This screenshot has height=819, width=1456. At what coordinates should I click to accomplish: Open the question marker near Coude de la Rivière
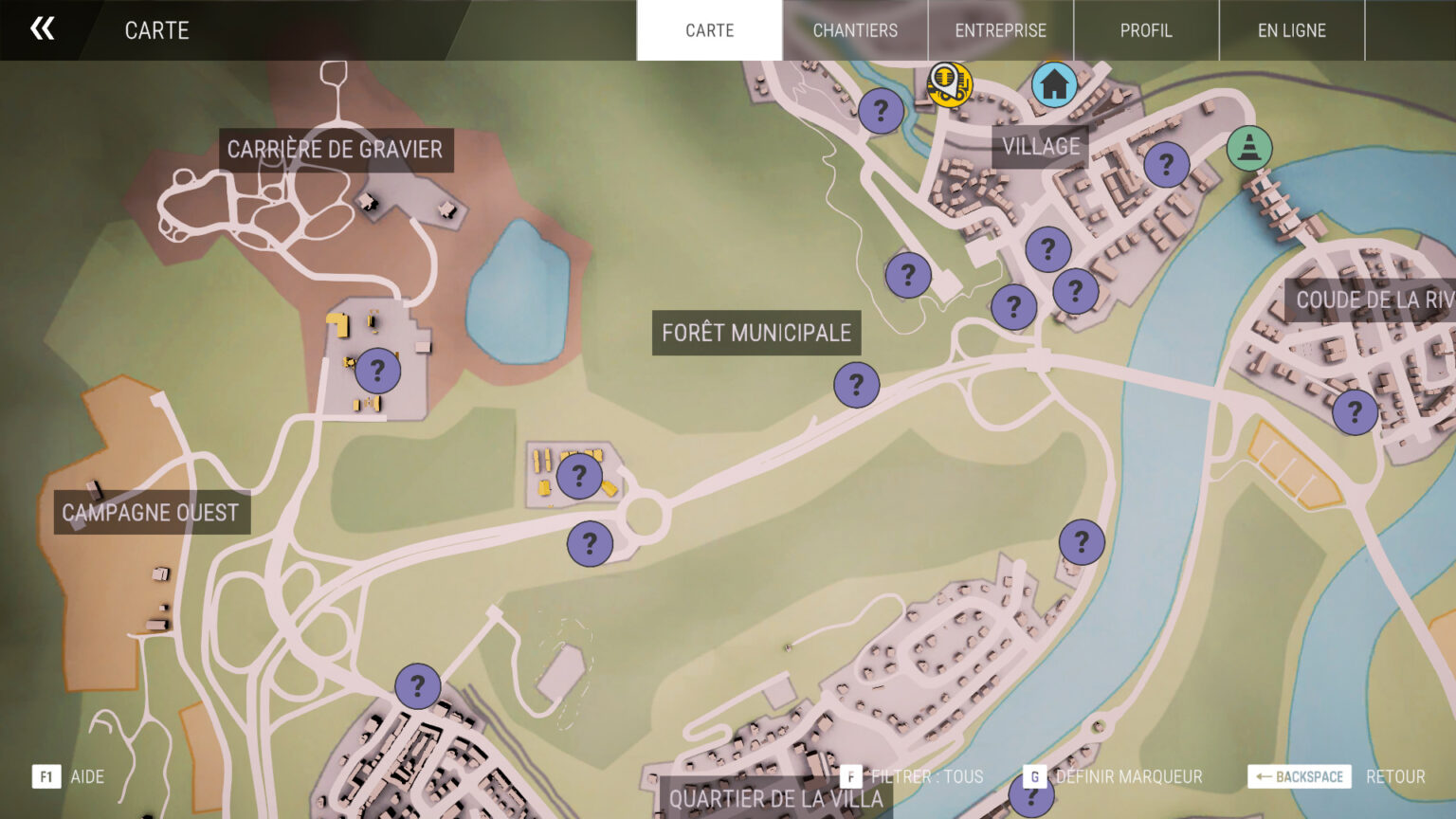point(1355,412)
